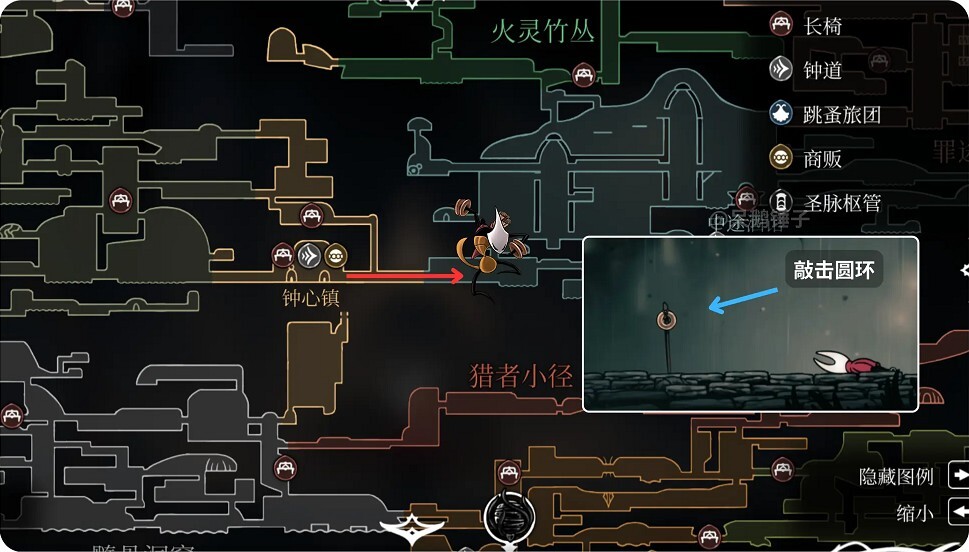Screen dimensions: 969x552
Task: Open the 敲击圆环 inset screenshot
Action: pos(750,323)
